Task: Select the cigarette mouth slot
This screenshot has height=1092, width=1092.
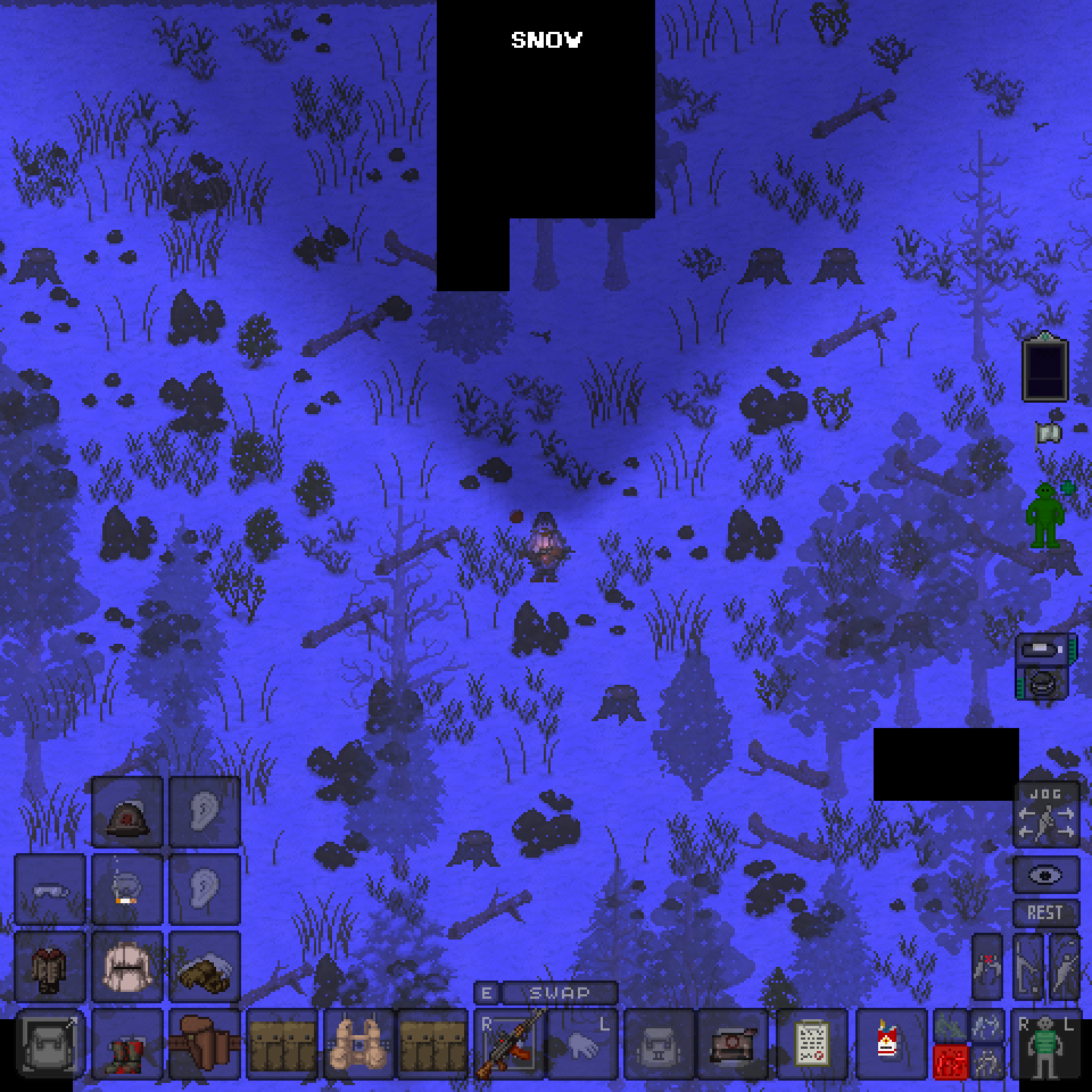Action: (127, 890)
